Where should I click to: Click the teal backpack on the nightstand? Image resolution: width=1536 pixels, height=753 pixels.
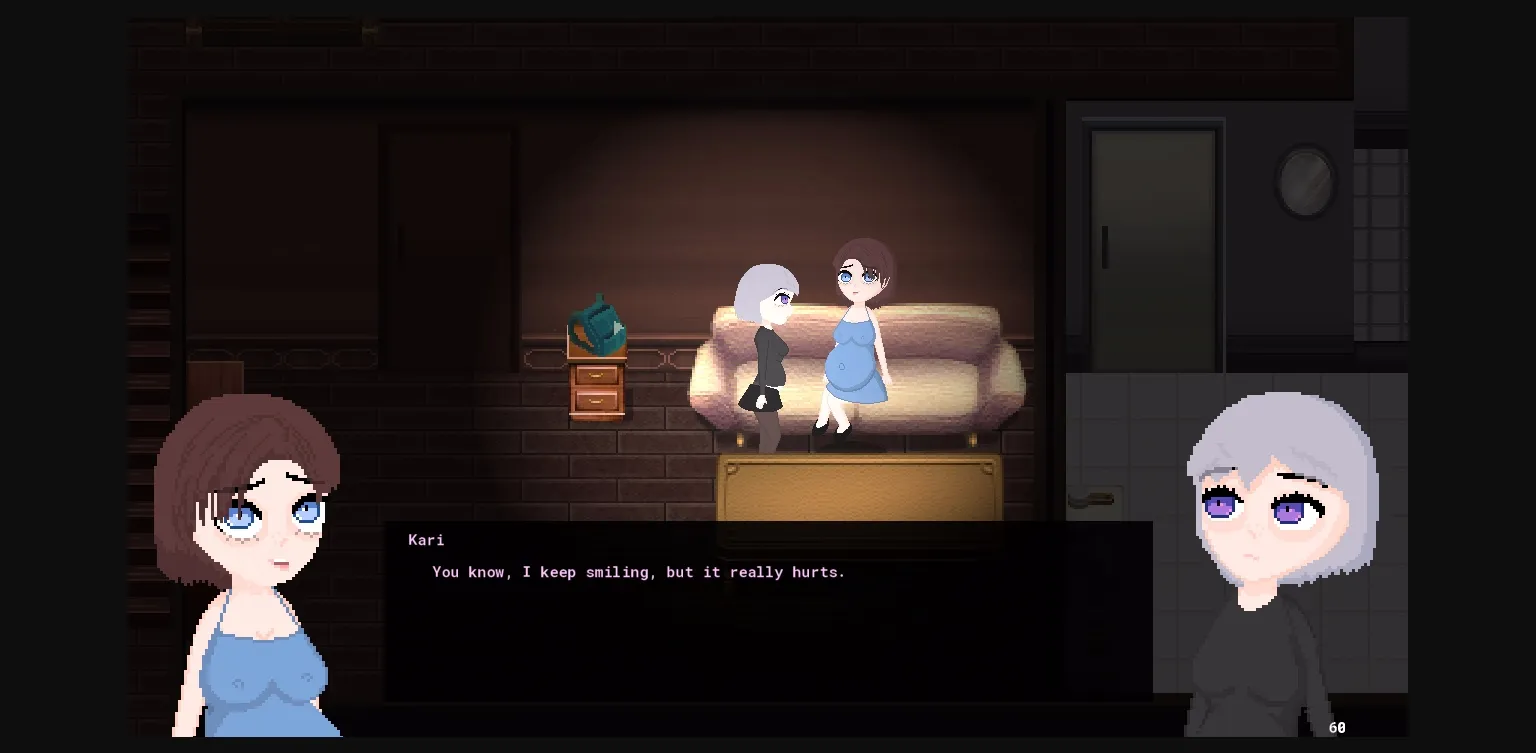(597, 325)
